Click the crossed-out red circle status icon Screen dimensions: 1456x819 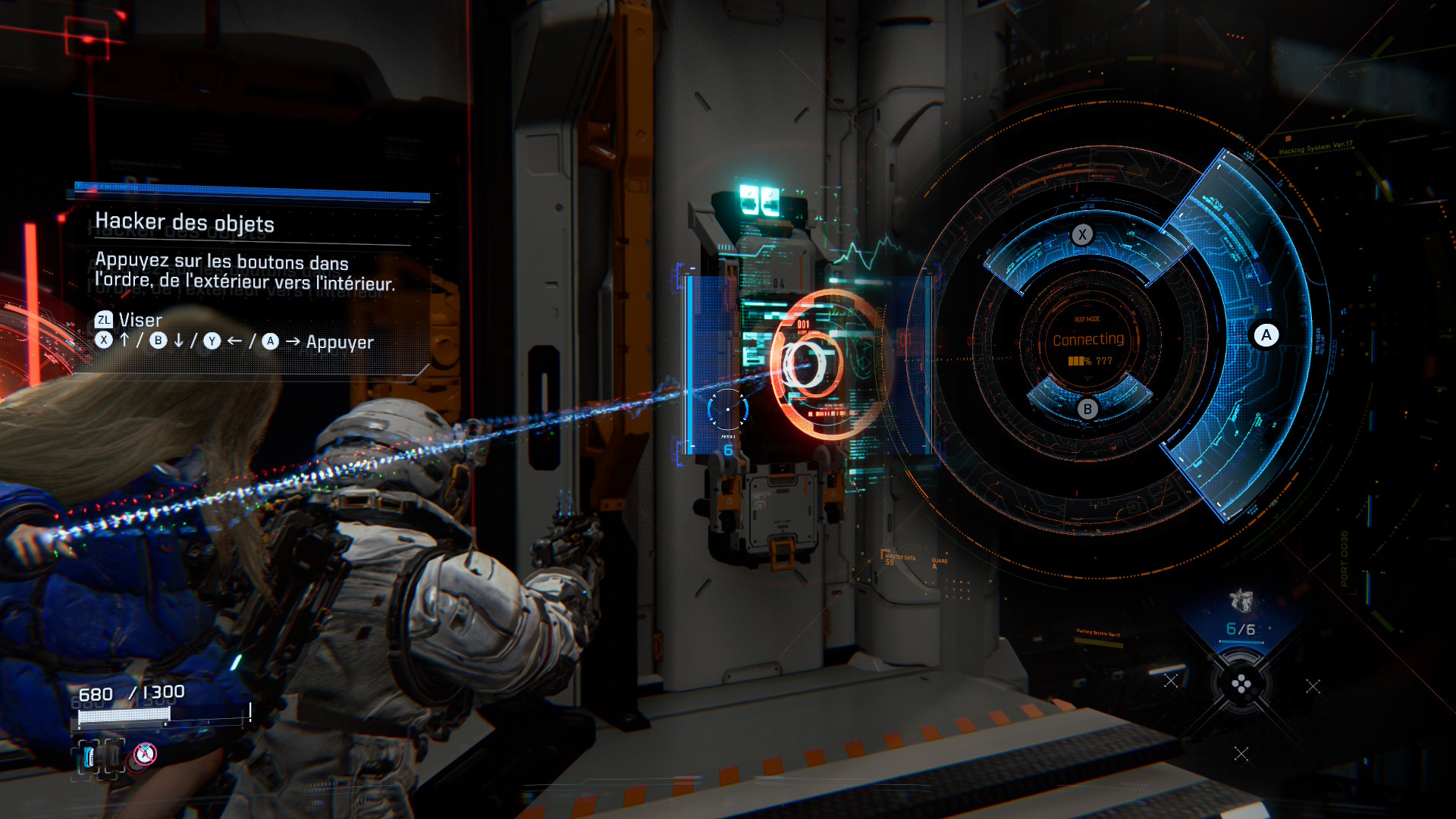pos(145,754)
